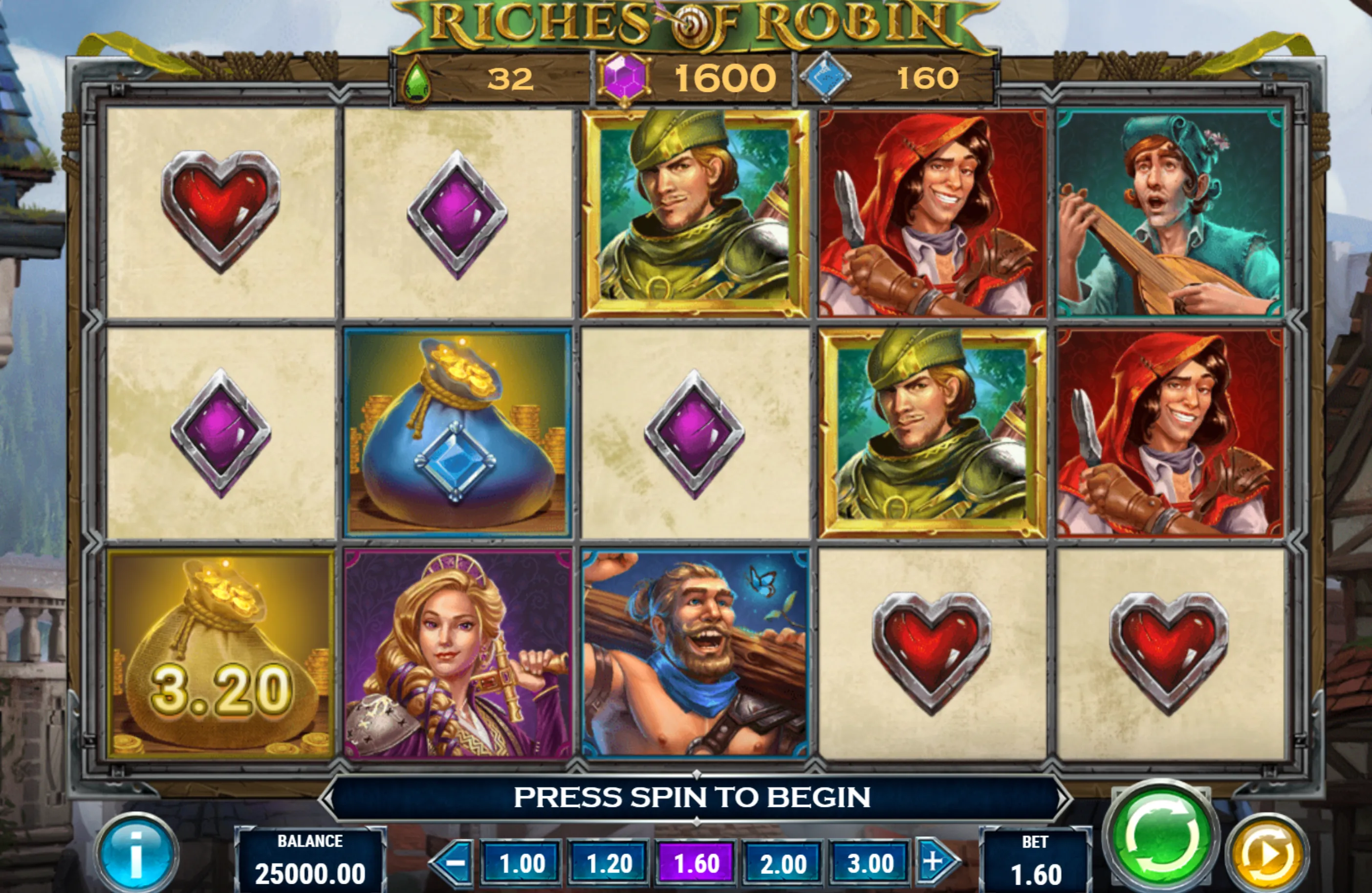Set the bet to 2.00
The height and width of the screenshot is (893, 1372).
click(783, 864)
